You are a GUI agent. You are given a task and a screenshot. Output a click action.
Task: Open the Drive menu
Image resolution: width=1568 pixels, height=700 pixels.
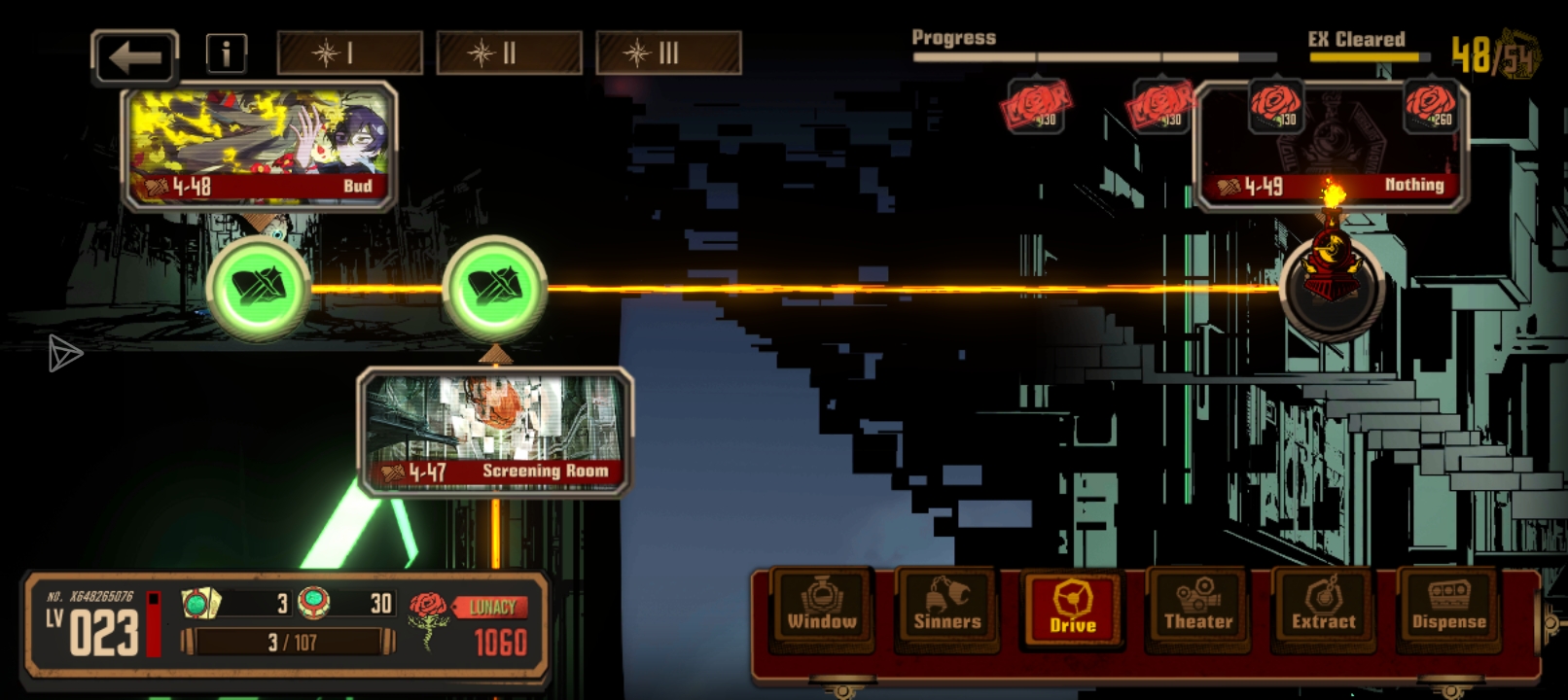pyautogui.click(x=1072, y=610)
